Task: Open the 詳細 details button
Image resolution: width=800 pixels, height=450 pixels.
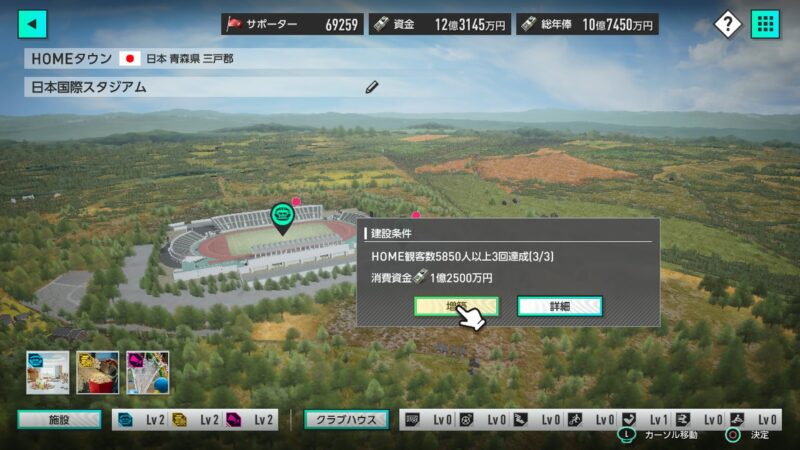Action: 559,306
